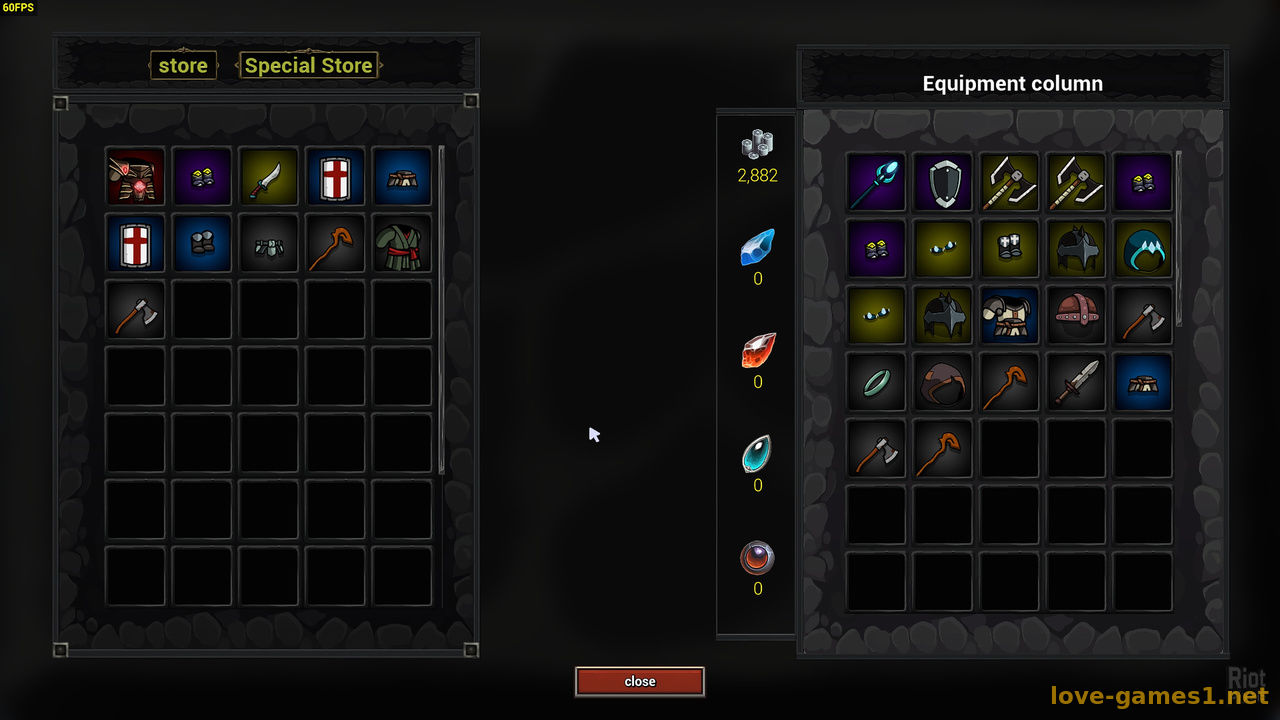1280x720 pixels.
Task: Select the teal hood item
Action: pos(1142,248)
